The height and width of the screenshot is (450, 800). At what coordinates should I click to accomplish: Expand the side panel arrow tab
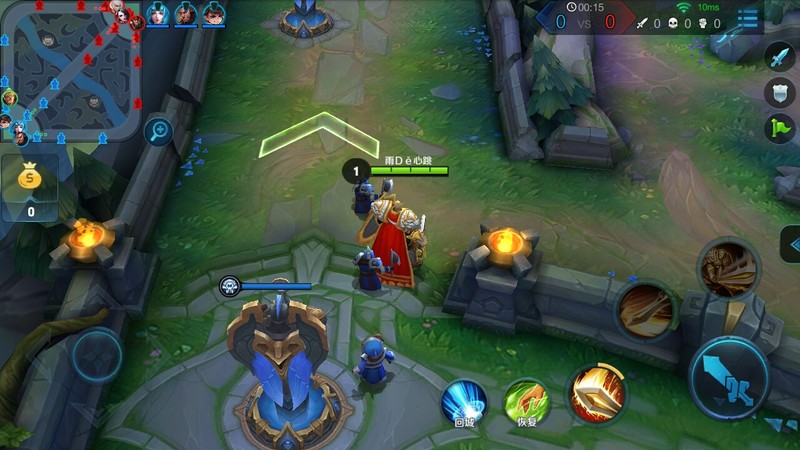tap(791, 244)
